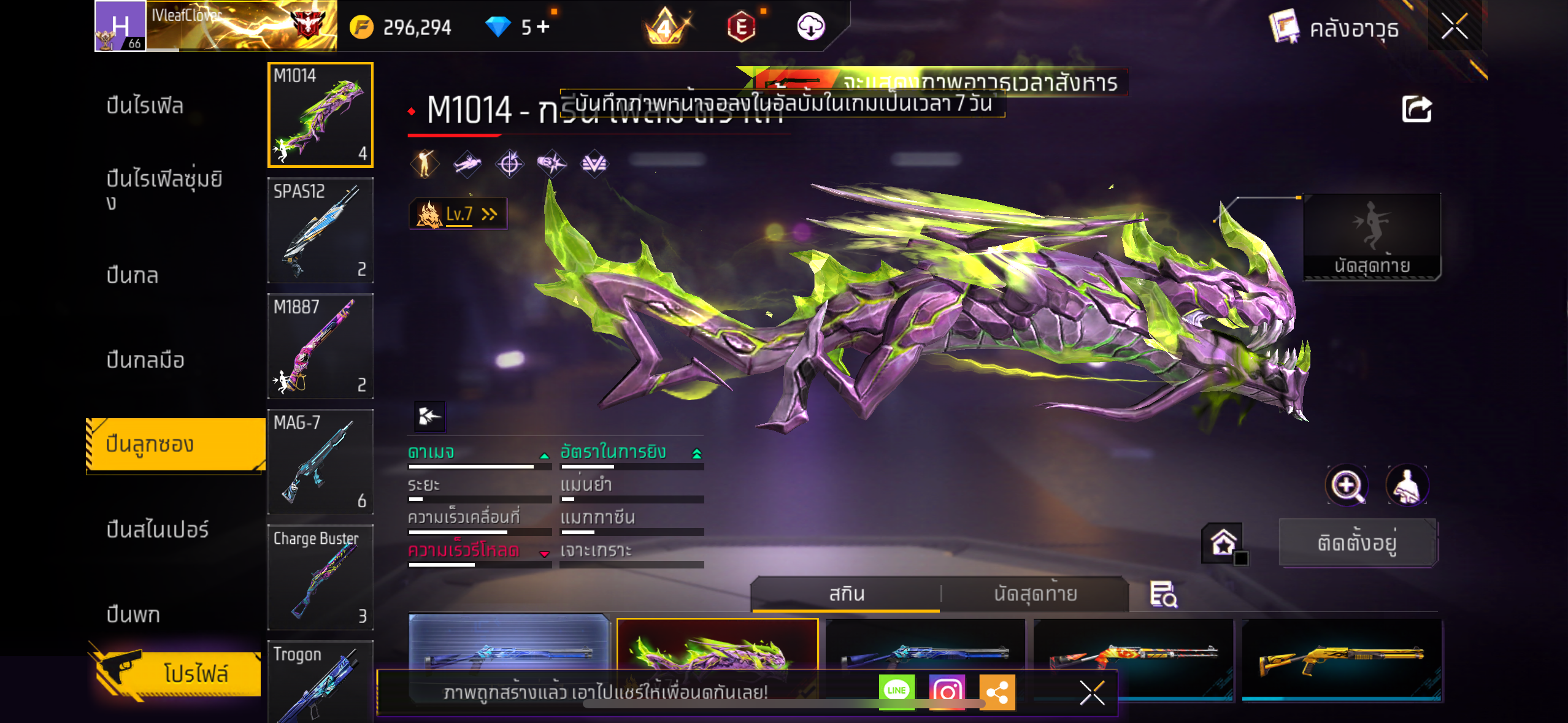Switch to the ปืนไรเฟิล category
1568x723 pixels.
coord(145,105)
